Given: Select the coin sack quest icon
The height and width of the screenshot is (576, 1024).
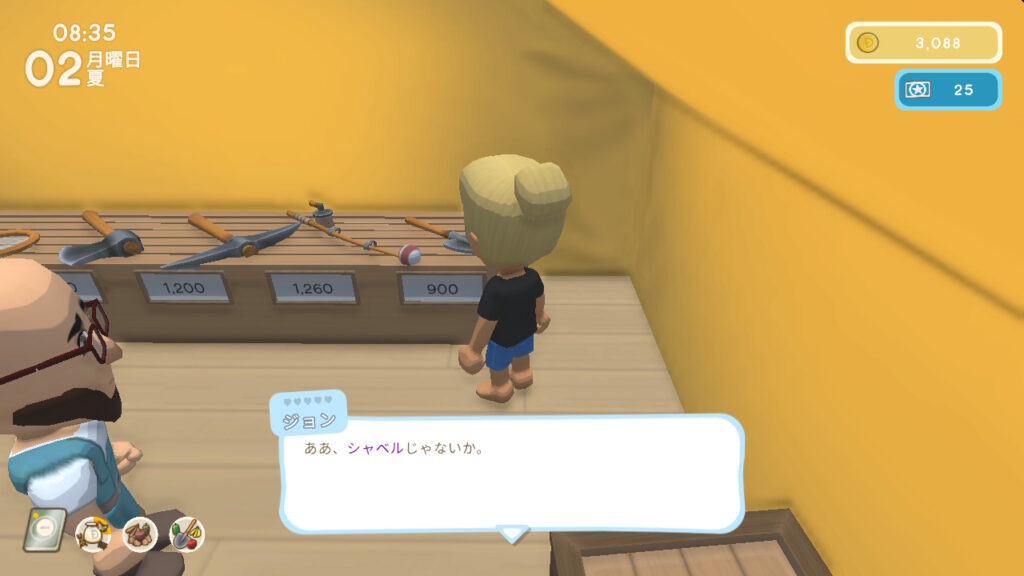Looking at the screenshot, I should (x=94, y=534).
